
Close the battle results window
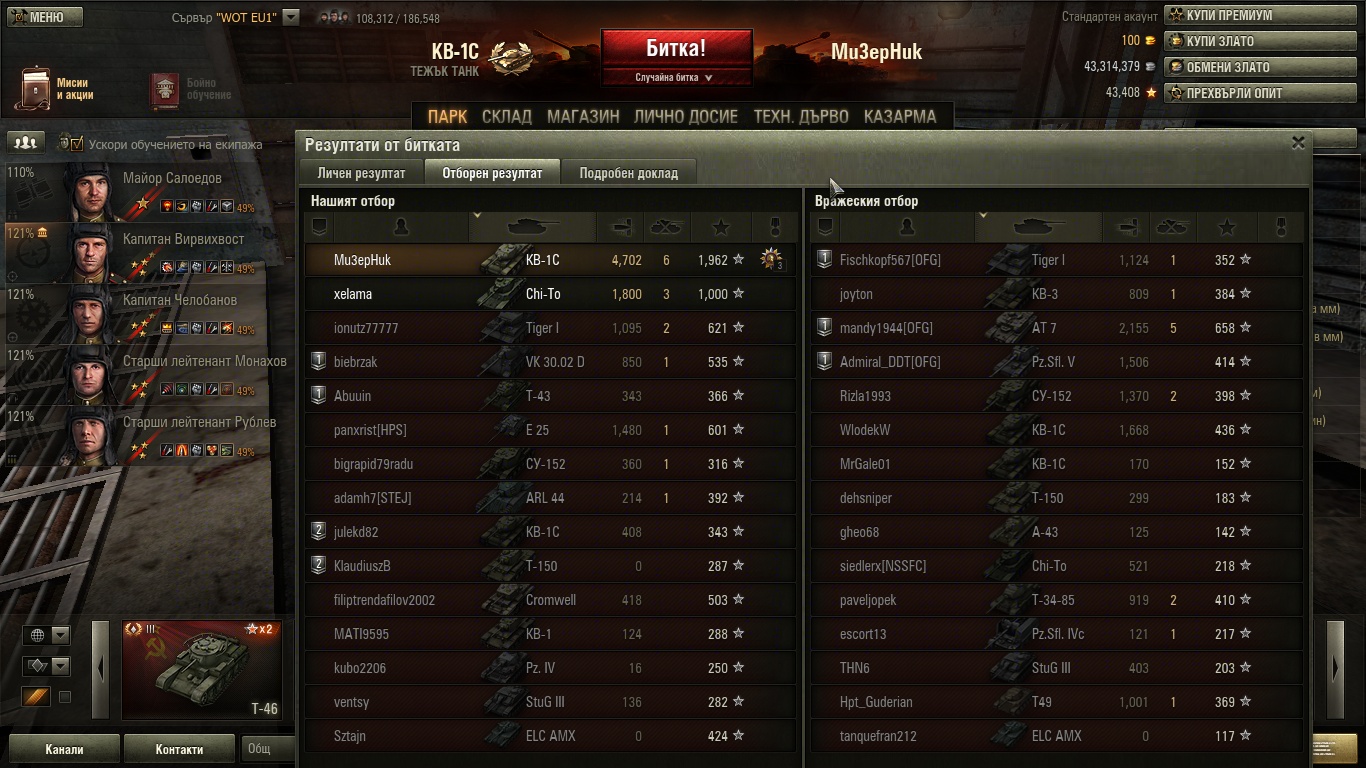tap(1298, 143)
